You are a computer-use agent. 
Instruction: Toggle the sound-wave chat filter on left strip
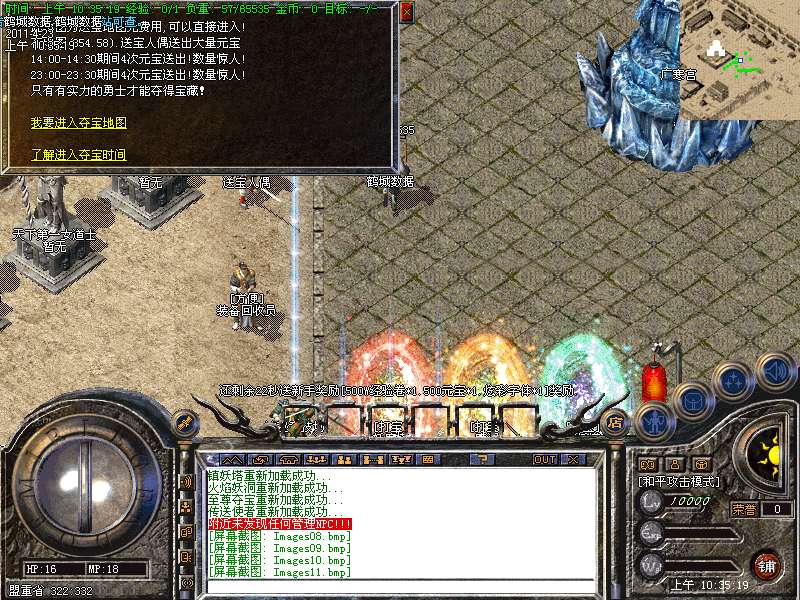[186, 481]
